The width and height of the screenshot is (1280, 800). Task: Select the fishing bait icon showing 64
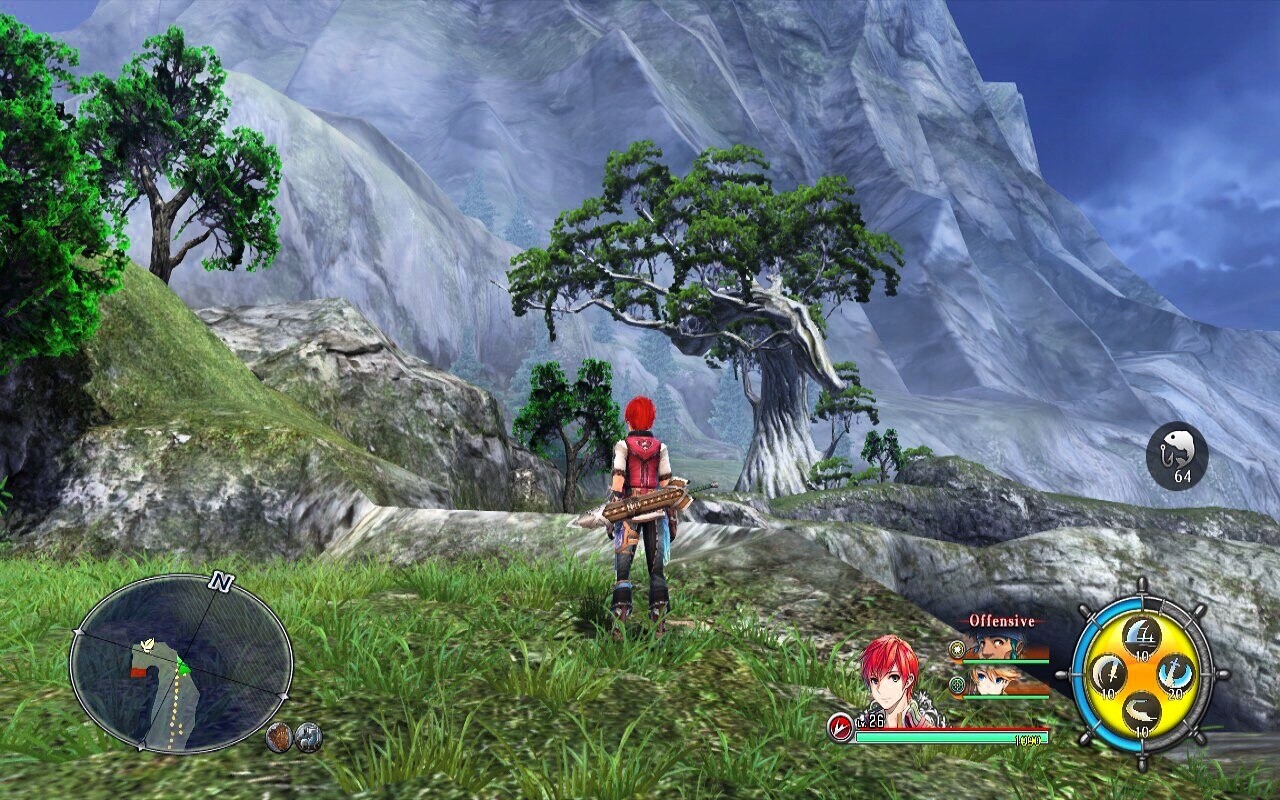tap(1177, 455)
